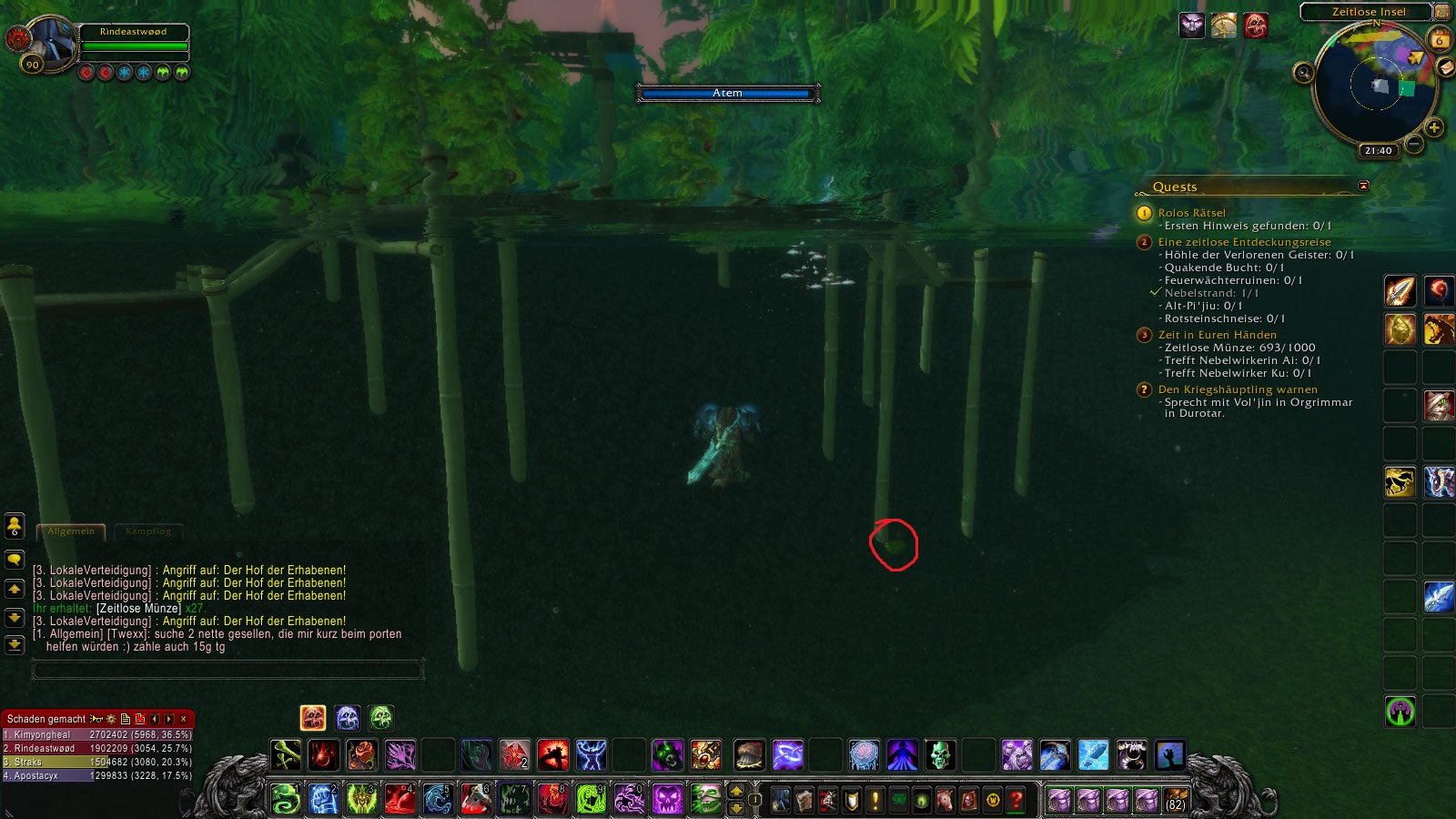1456x819 pixels.
Task: Collapse the Quests tracker
Action: (x=1363, y=186)
